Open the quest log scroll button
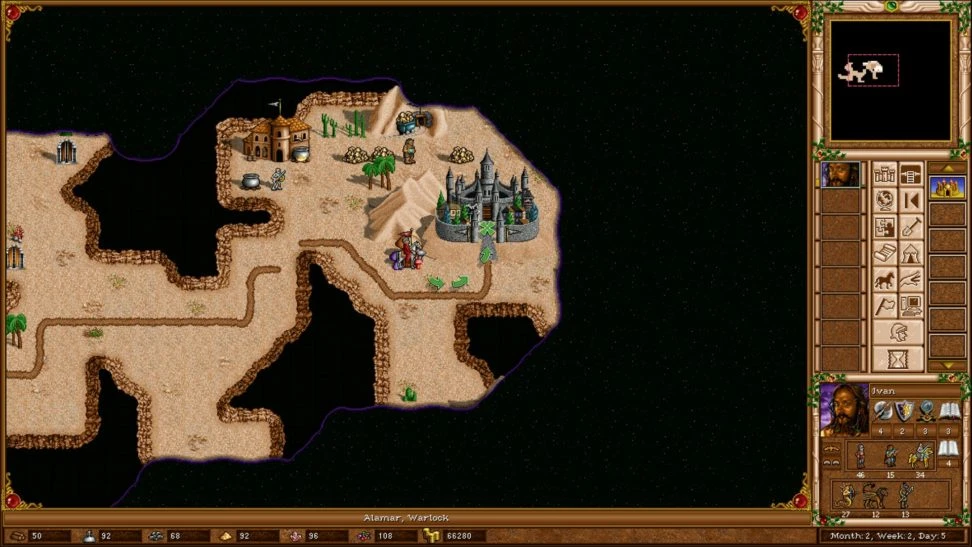The image size is (972, 547). tap(885, 253)
